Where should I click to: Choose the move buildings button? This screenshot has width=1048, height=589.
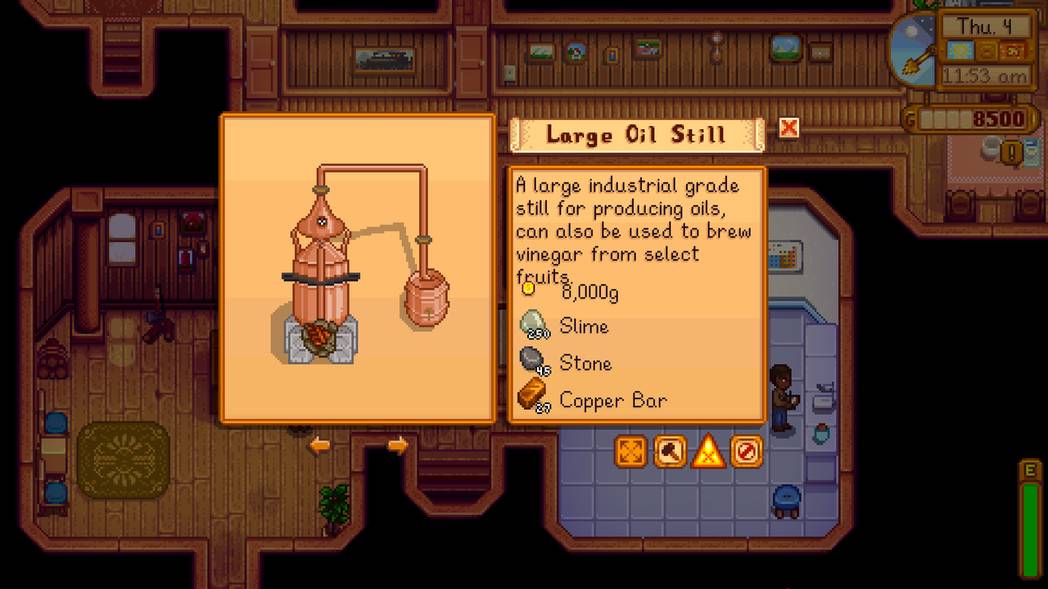[631, 452]
